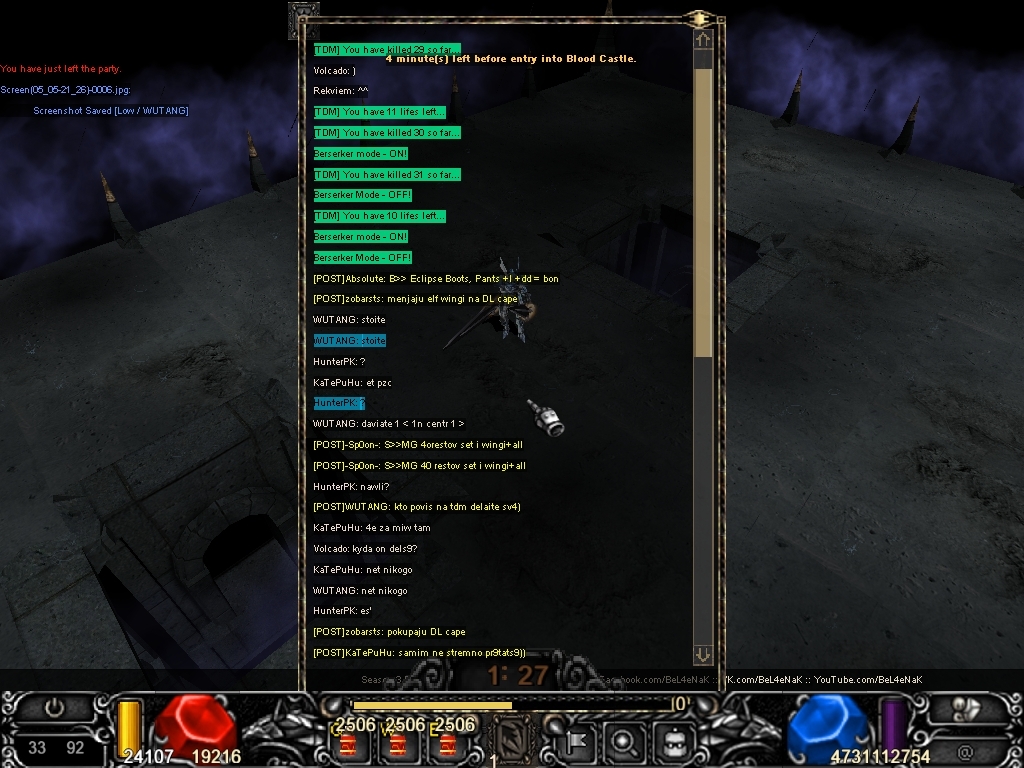
Task: Click the third red potion hotbar slot
Action: (447, 746)
